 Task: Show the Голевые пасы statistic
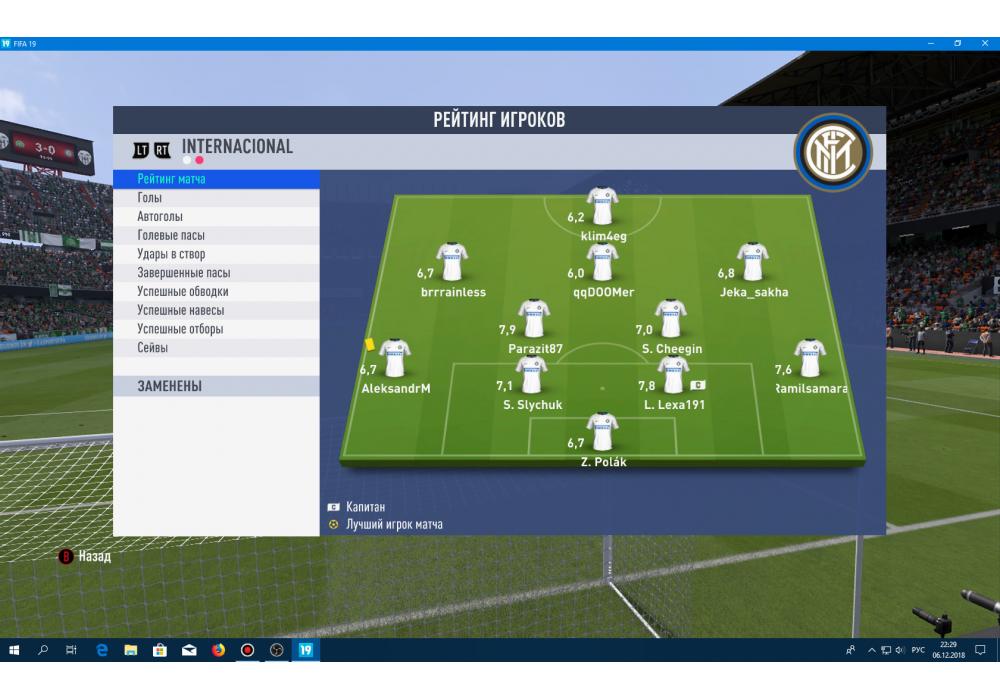[216, 235]
